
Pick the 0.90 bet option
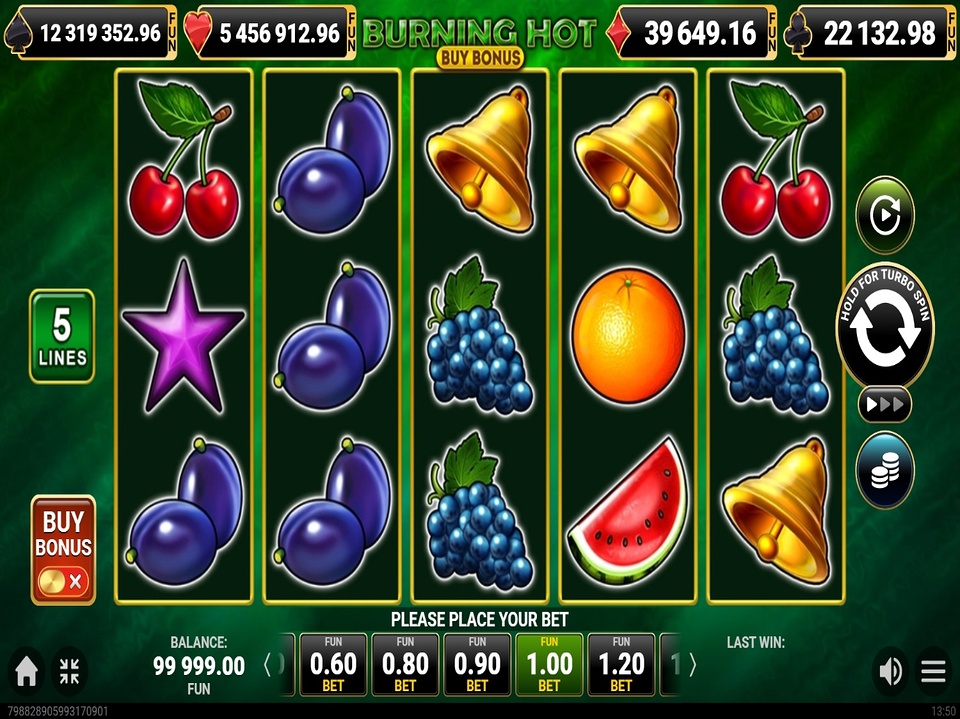[477, 664]
